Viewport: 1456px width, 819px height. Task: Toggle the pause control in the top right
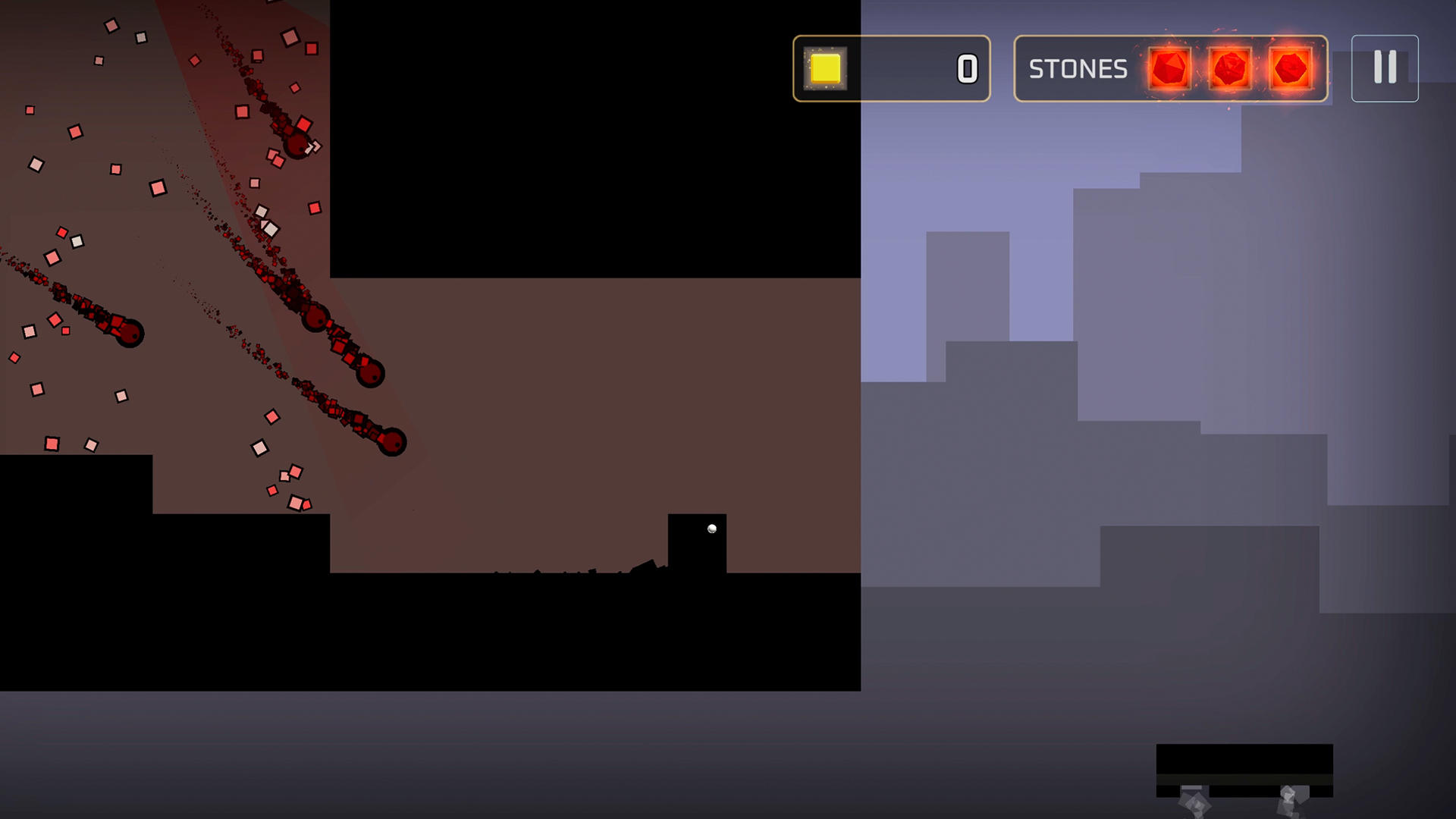point(1385,68)
